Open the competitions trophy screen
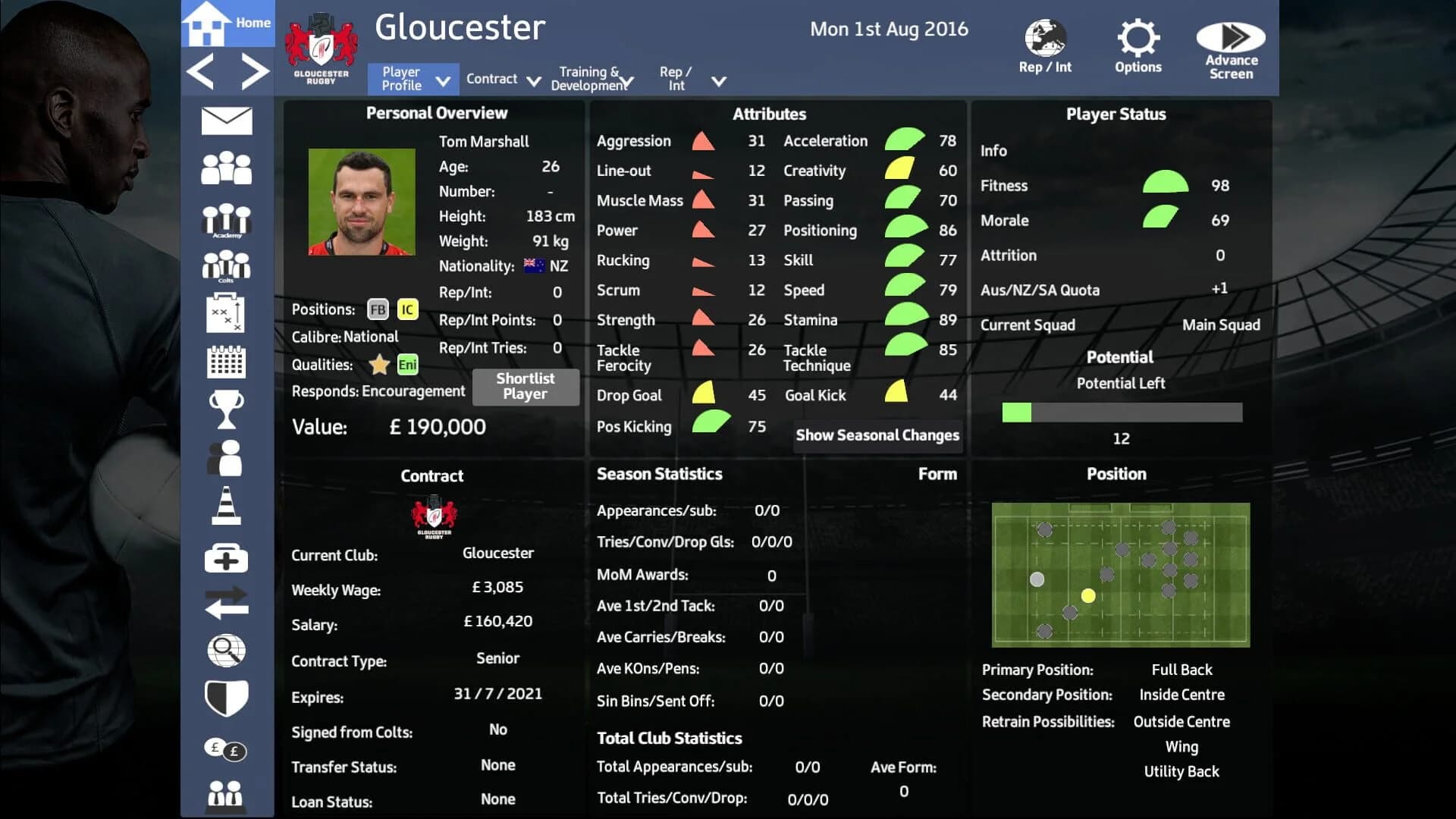This screenshot has width=1456, height=819. click(x=225, y=409)
